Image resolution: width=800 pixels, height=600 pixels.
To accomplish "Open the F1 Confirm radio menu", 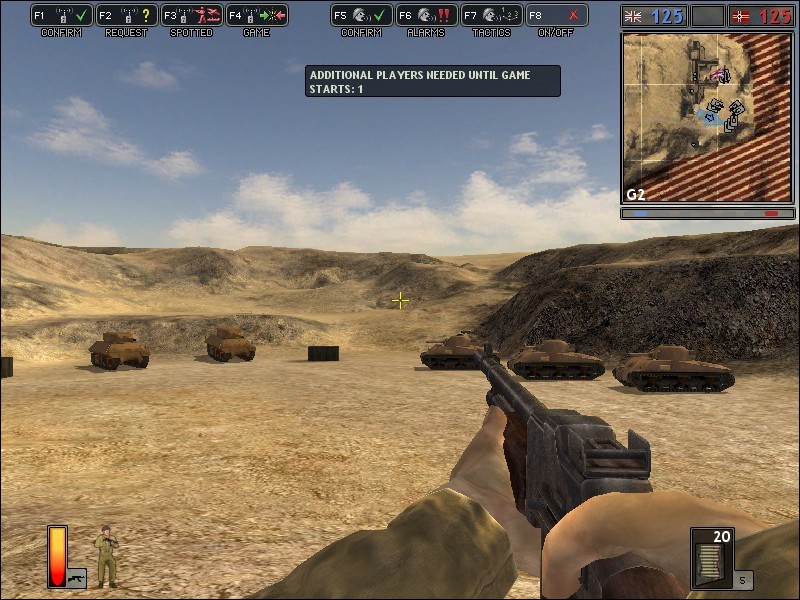I will pyautogui.click(x=62, y=16).
